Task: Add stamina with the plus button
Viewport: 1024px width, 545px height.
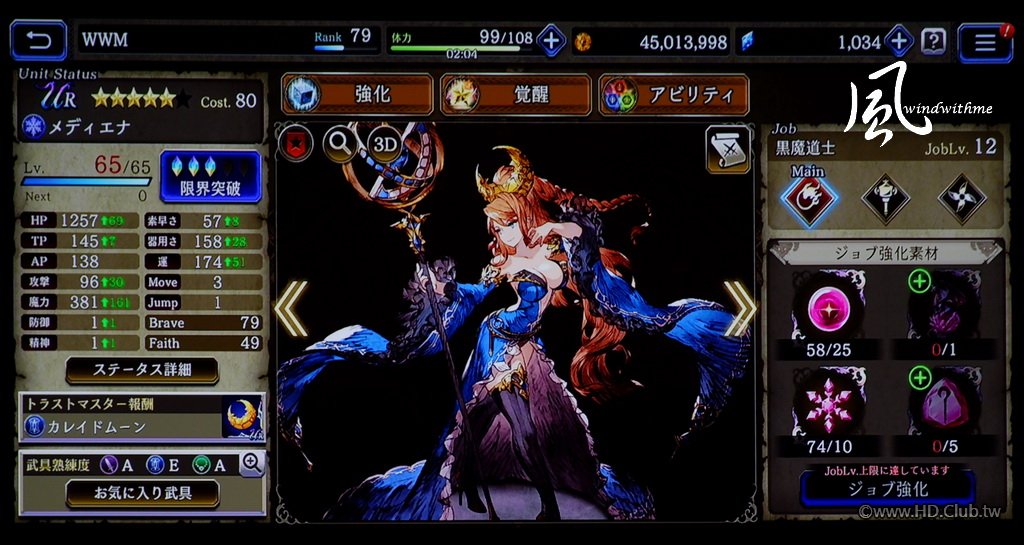Action: pos(551,41)
